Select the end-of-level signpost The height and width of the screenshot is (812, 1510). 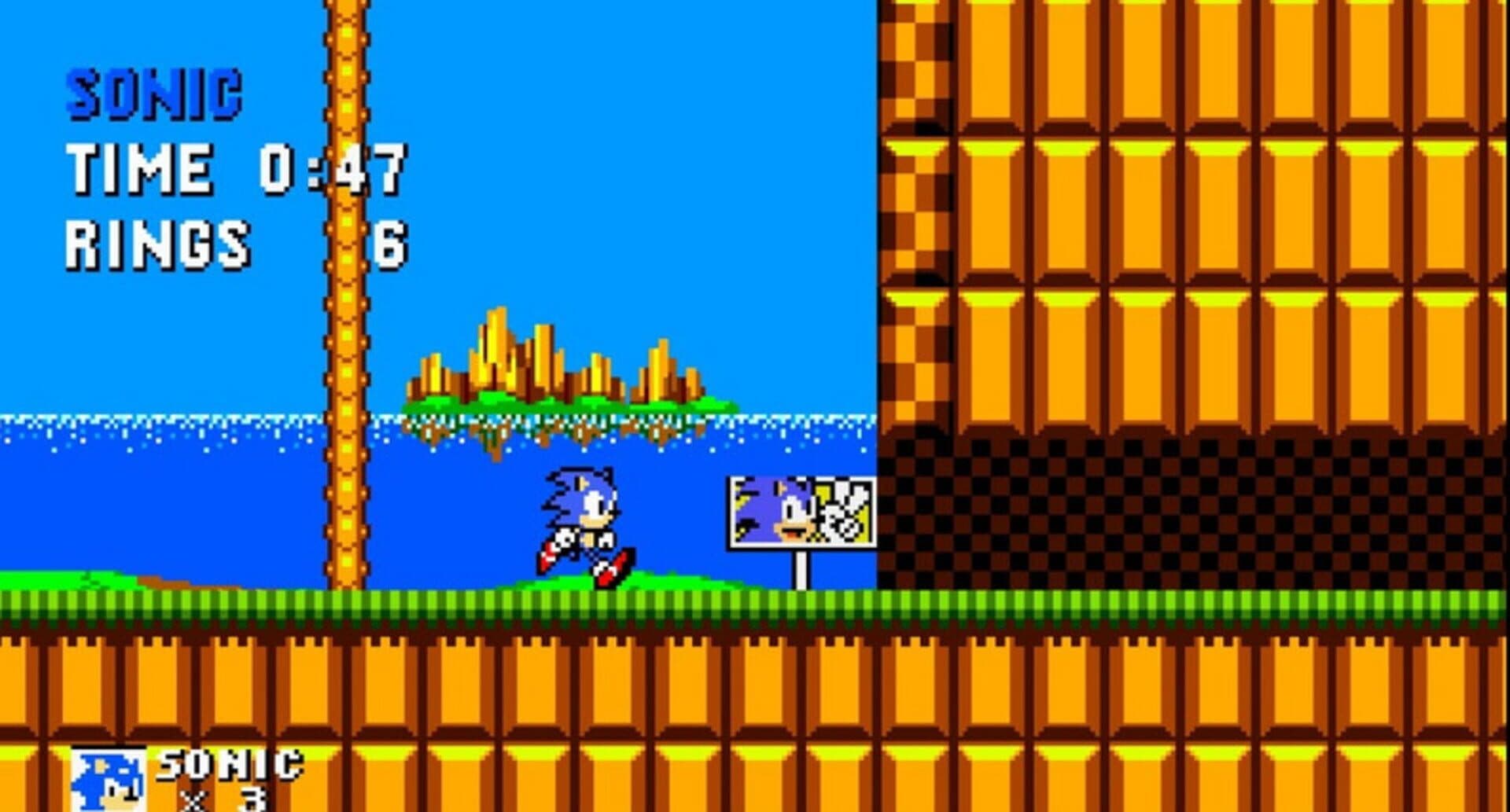tap(801, 519)
